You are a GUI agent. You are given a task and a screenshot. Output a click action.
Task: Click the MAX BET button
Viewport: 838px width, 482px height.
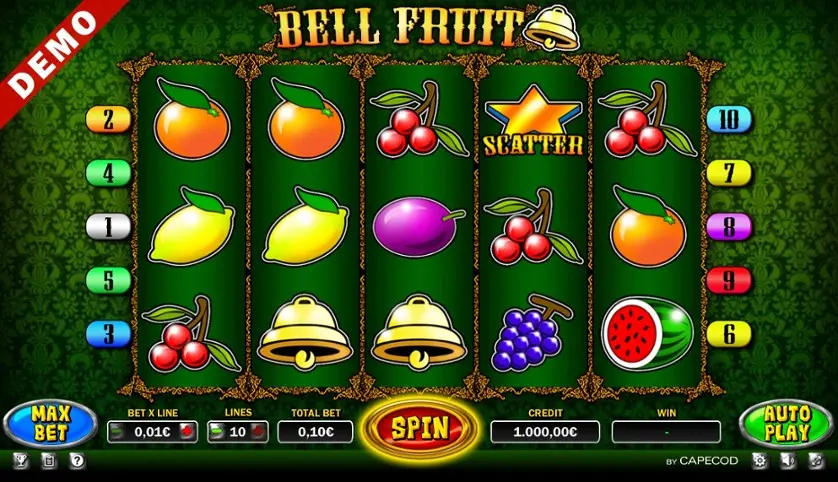[x=48, y=425]
